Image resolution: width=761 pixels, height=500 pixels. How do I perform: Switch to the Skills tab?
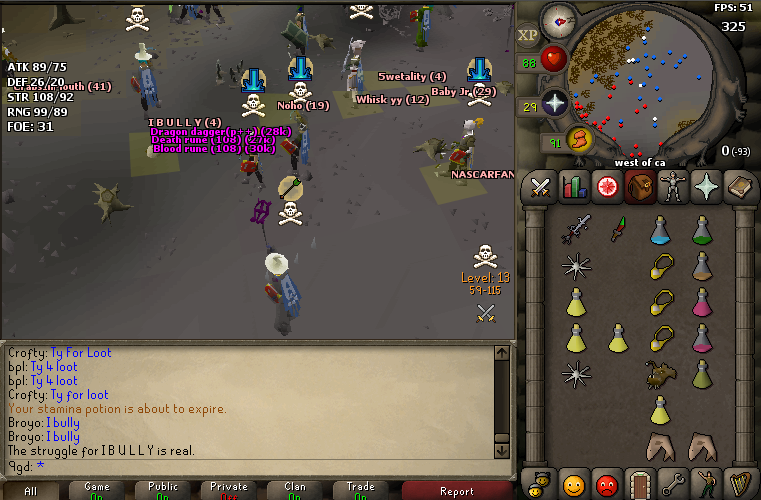573,187
